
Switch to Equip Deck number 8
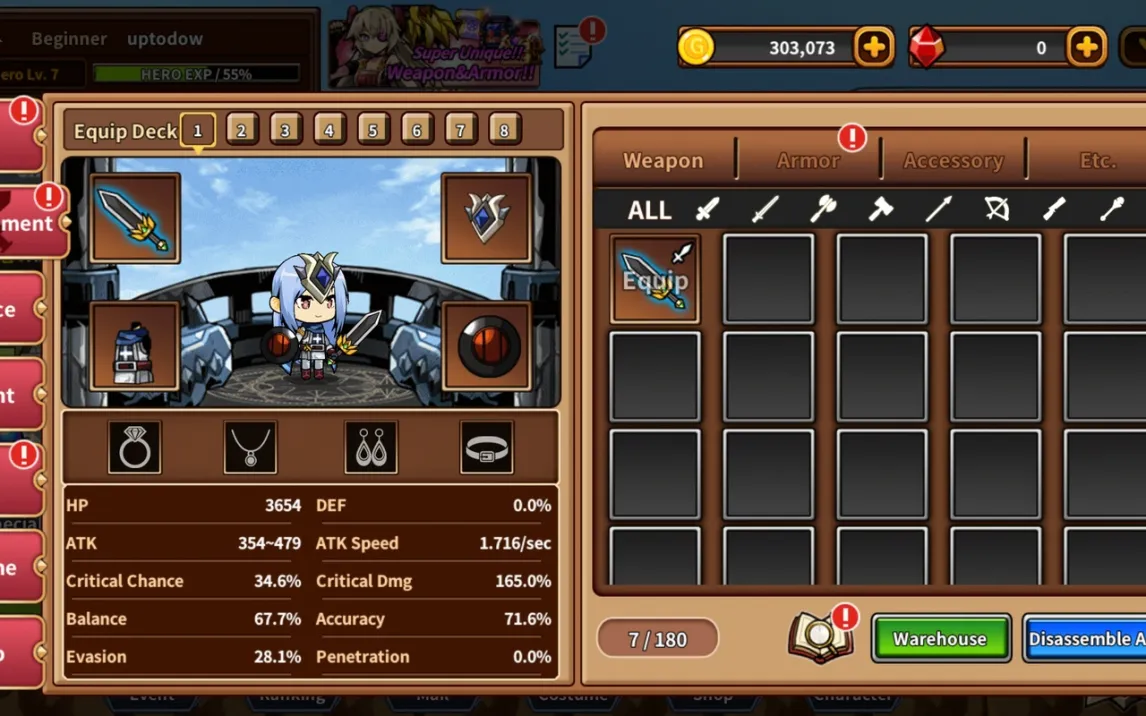(504, 130)
